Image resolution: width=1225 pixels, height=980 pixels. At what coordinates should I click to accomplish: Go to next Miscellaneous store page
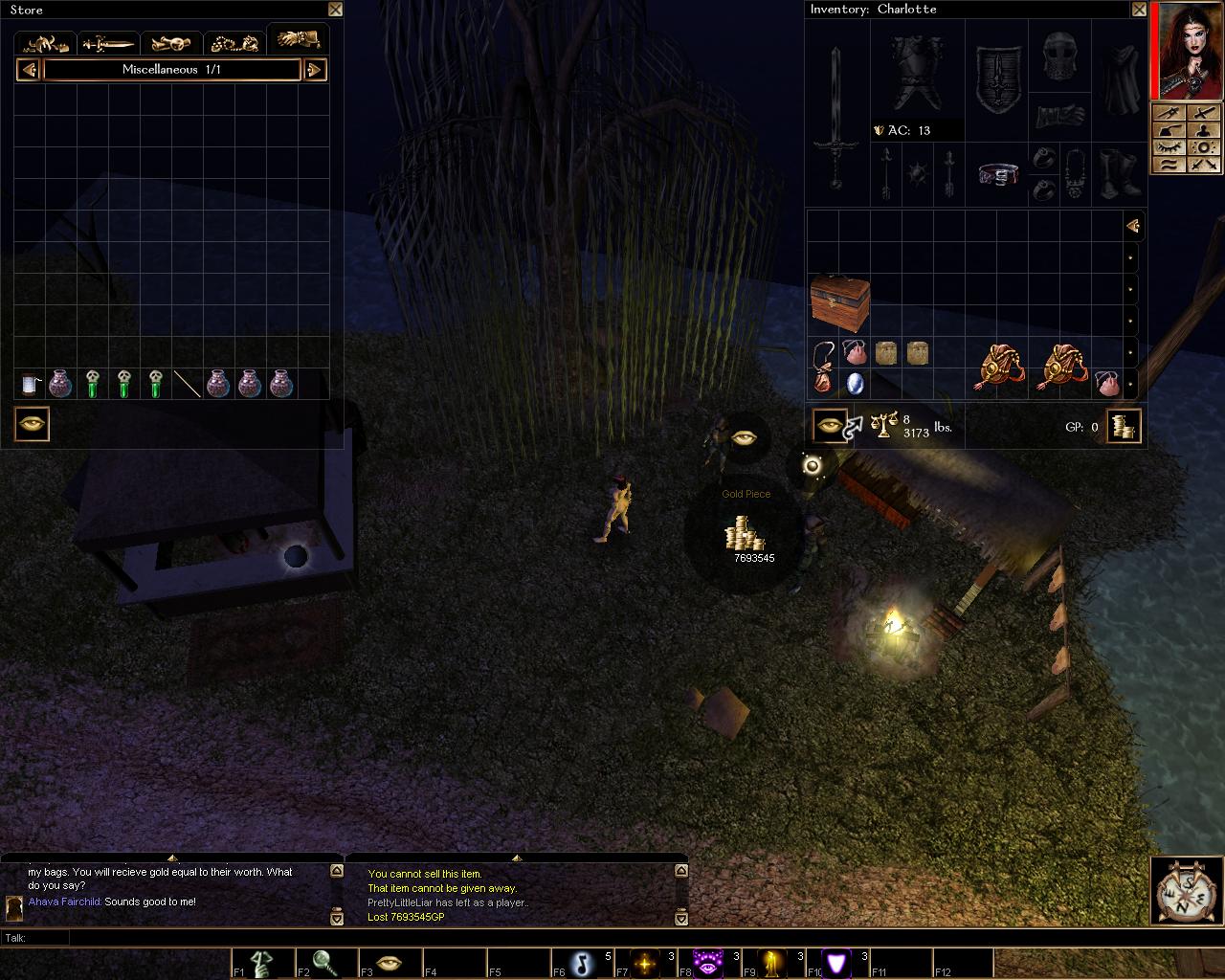314,70
